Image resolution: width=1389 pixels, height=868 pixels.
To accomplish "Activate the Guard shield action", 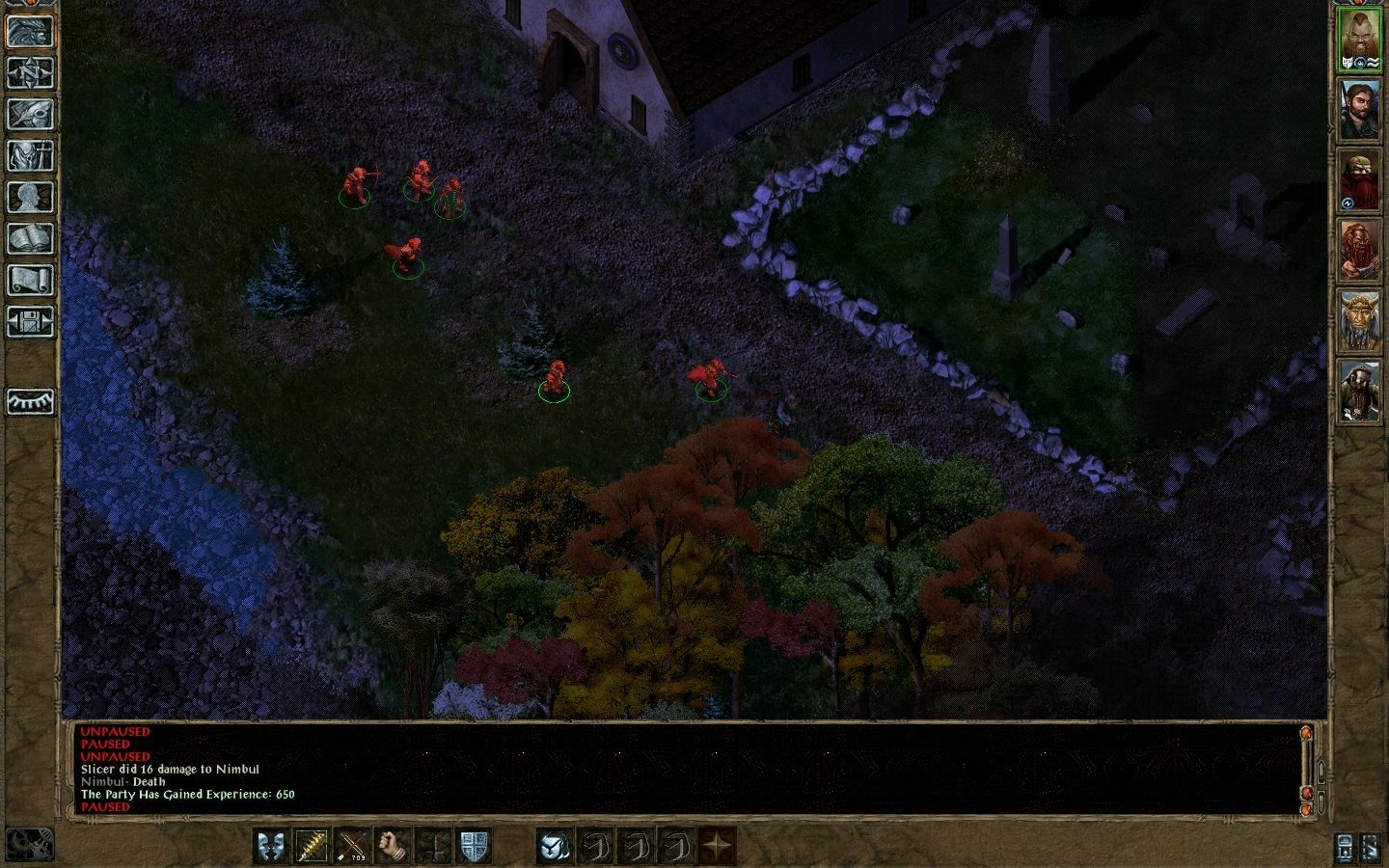I will (474, 847).
